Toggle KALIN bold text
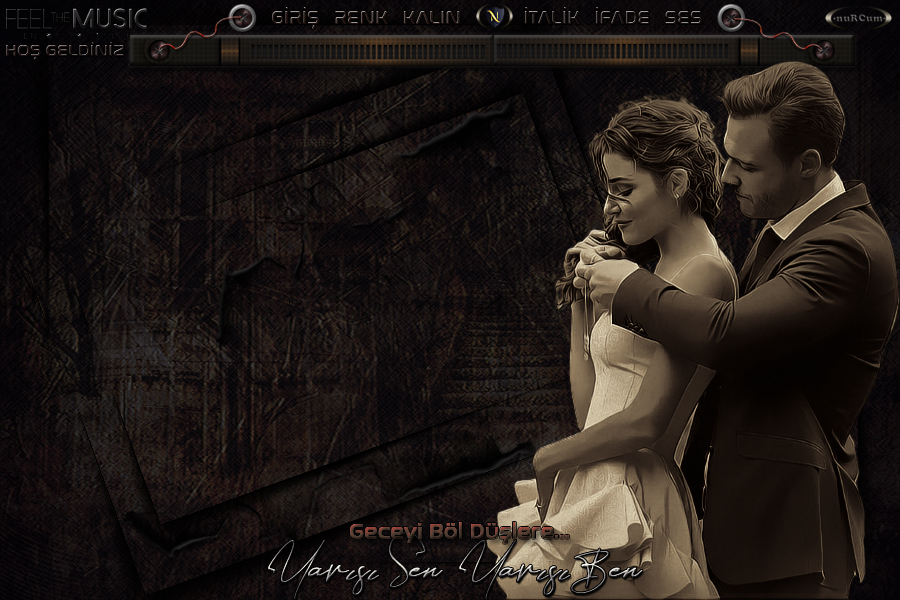This screenshot has width=900, height=600. click(x=432, y=17)
